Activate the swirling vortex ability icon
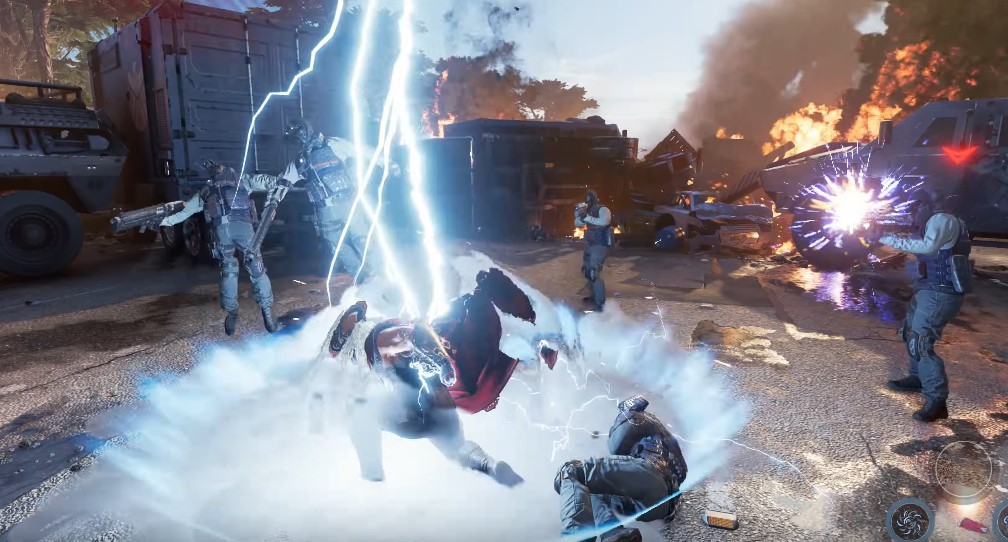The width and height of the screenshot is (1008, 542). [910, 518]
